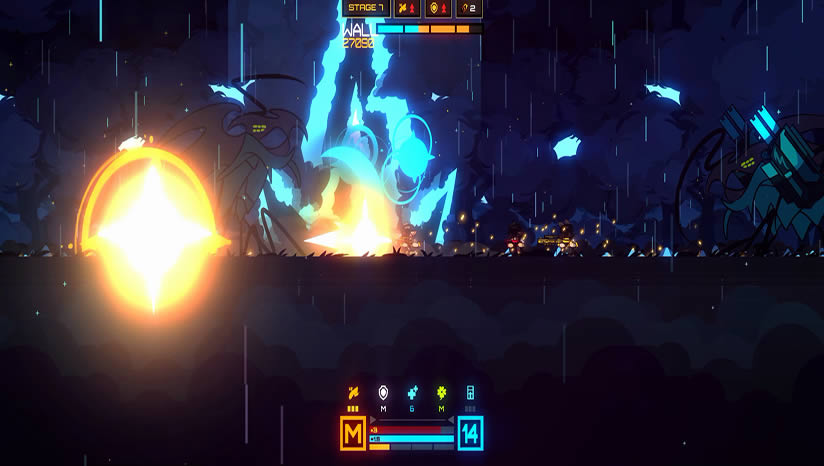This screenshot has height=466, width=824.
Task: Click the top rocket upgrade modifier
Action: tap(407, 8)
